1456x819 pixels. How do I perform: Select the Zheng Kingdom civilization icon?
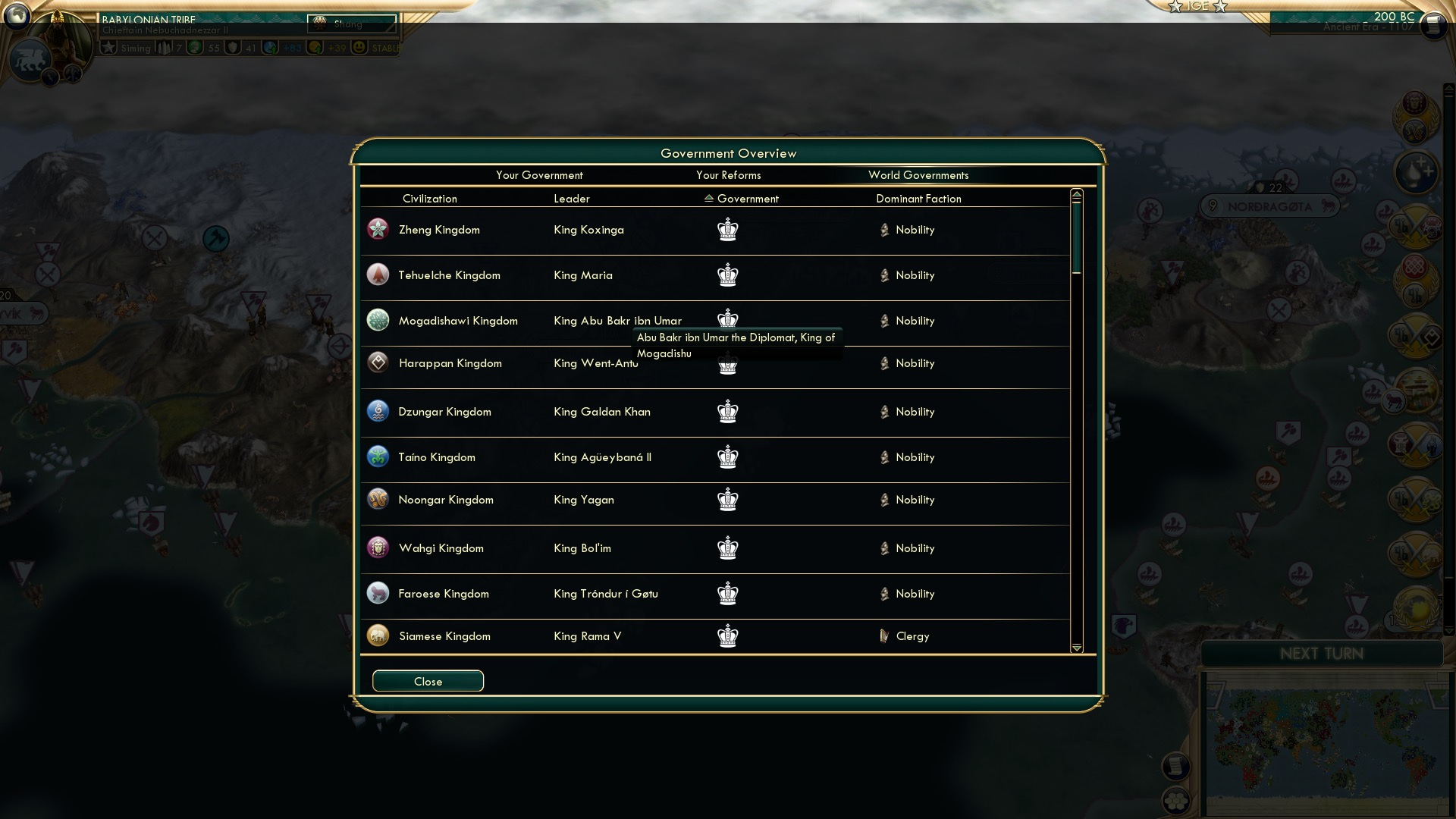378,229
